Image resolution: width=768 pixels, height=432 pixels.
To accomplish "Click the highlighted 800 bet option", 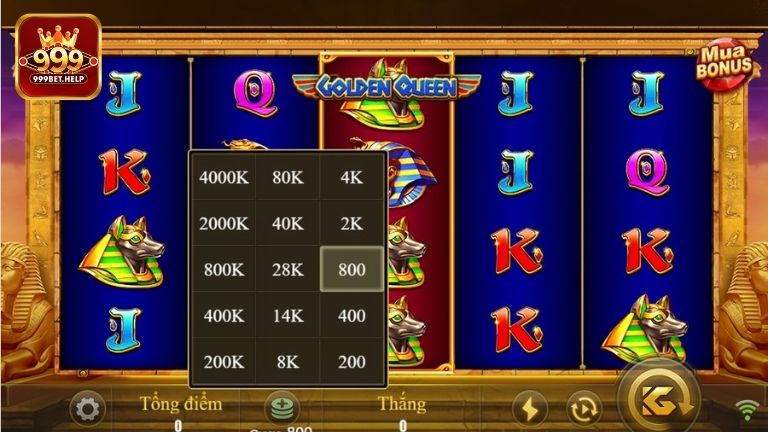I will click(351, 269).
